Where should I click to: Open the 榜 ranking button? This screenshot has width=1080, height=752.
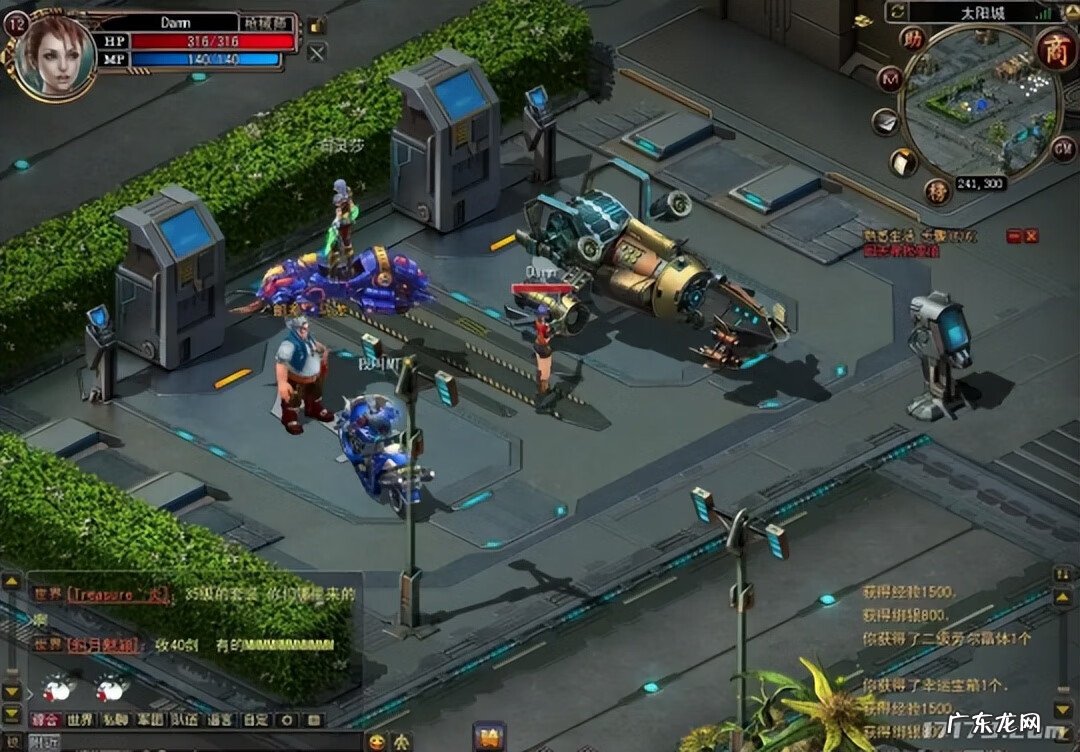coord(937,190)
